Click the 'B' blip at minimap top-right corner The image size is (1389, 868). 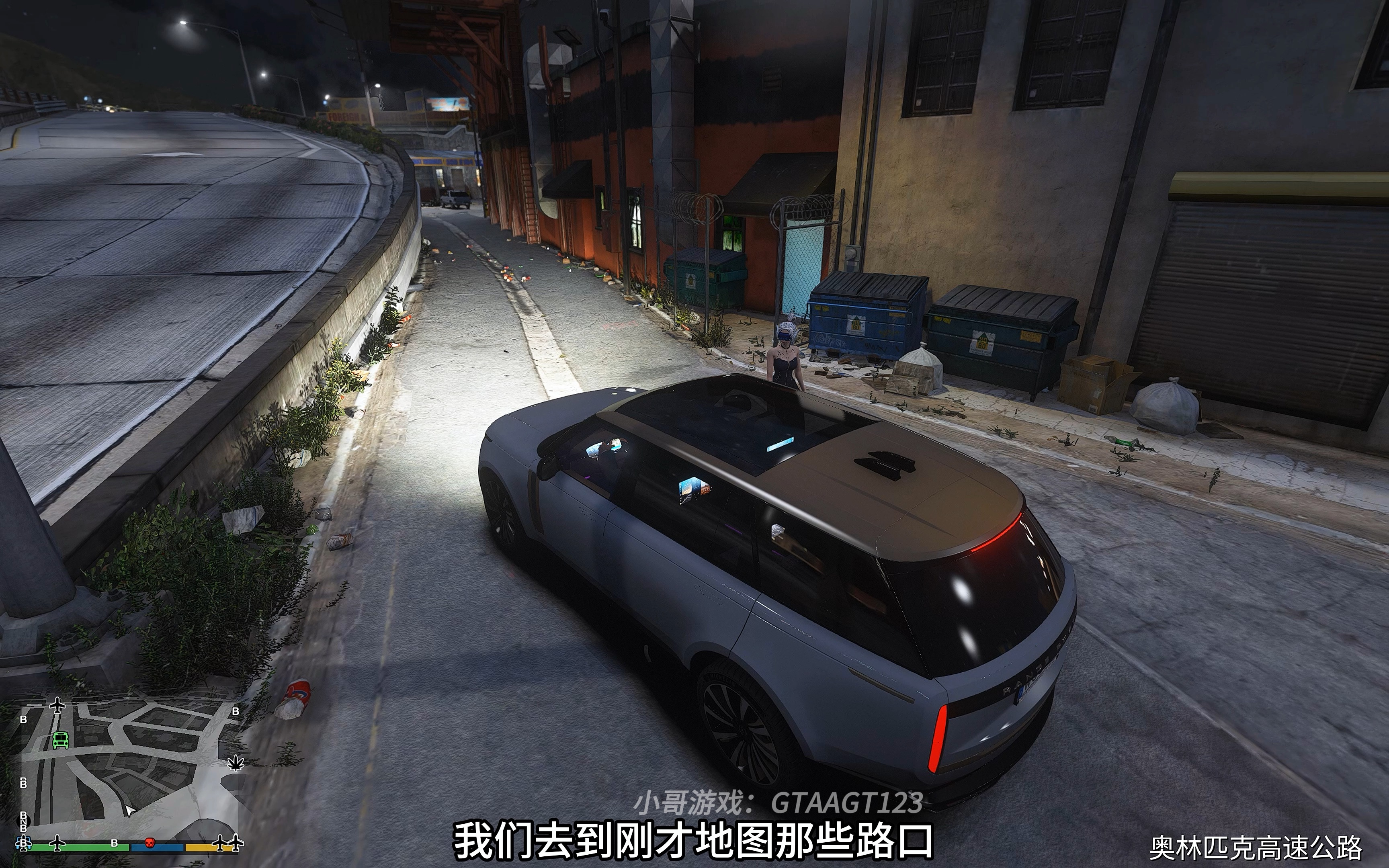pos(236,711)
